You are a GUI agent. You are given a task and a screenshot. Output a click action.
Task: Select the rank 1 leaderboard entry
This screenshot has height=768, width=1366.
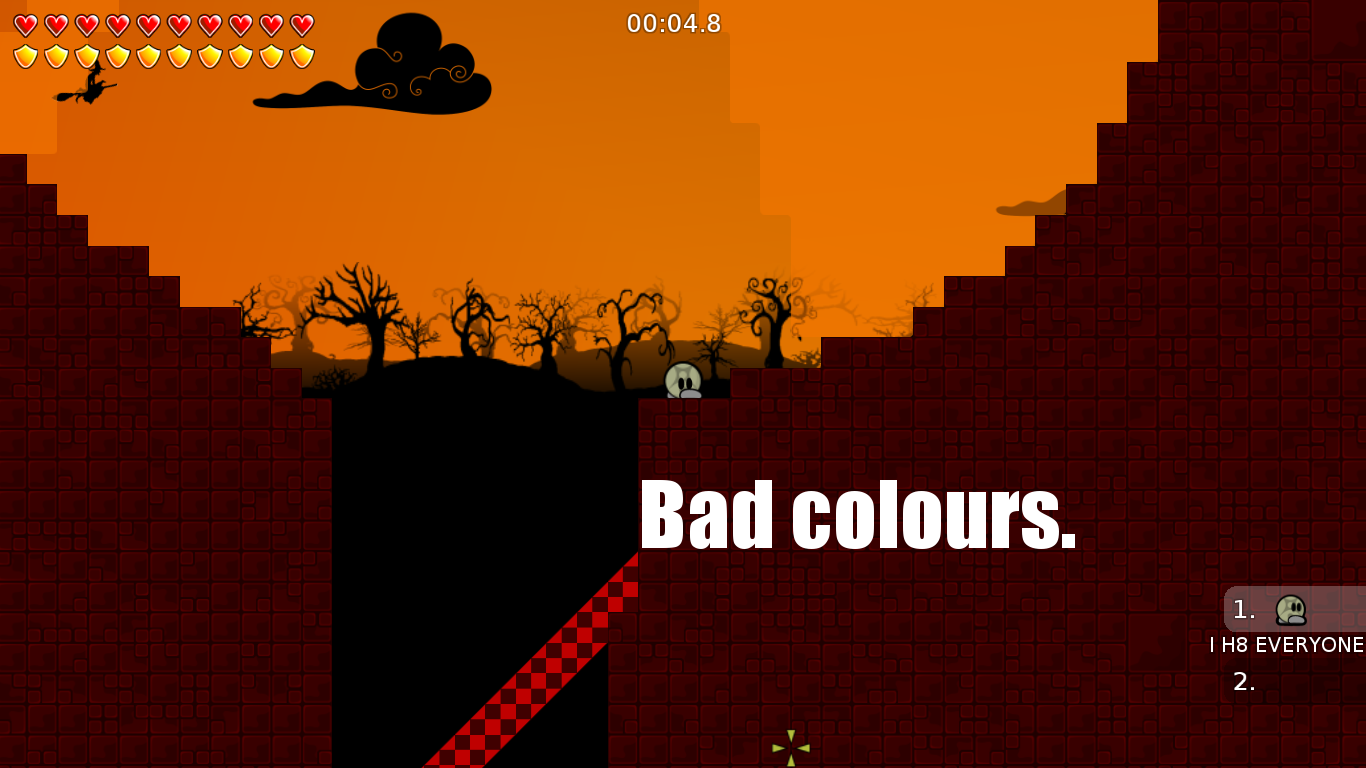(1263, 610)
